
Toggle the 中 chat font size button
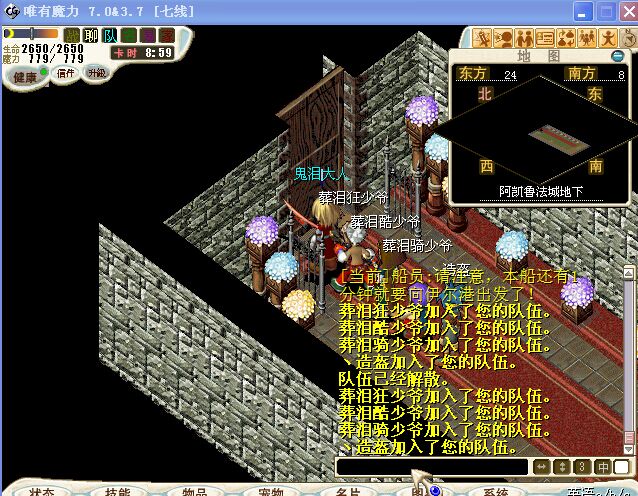(x=603, y=467)
